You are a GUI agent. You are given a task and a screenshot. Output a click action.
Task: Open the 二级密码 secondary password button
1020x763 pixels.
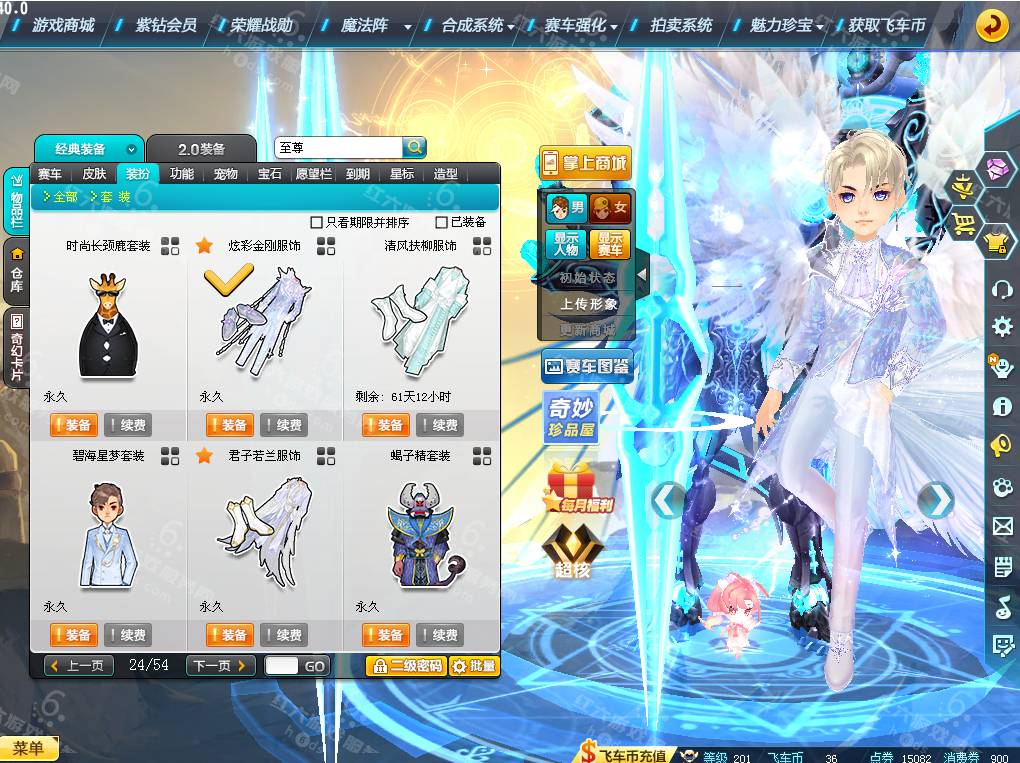(406, 666)
